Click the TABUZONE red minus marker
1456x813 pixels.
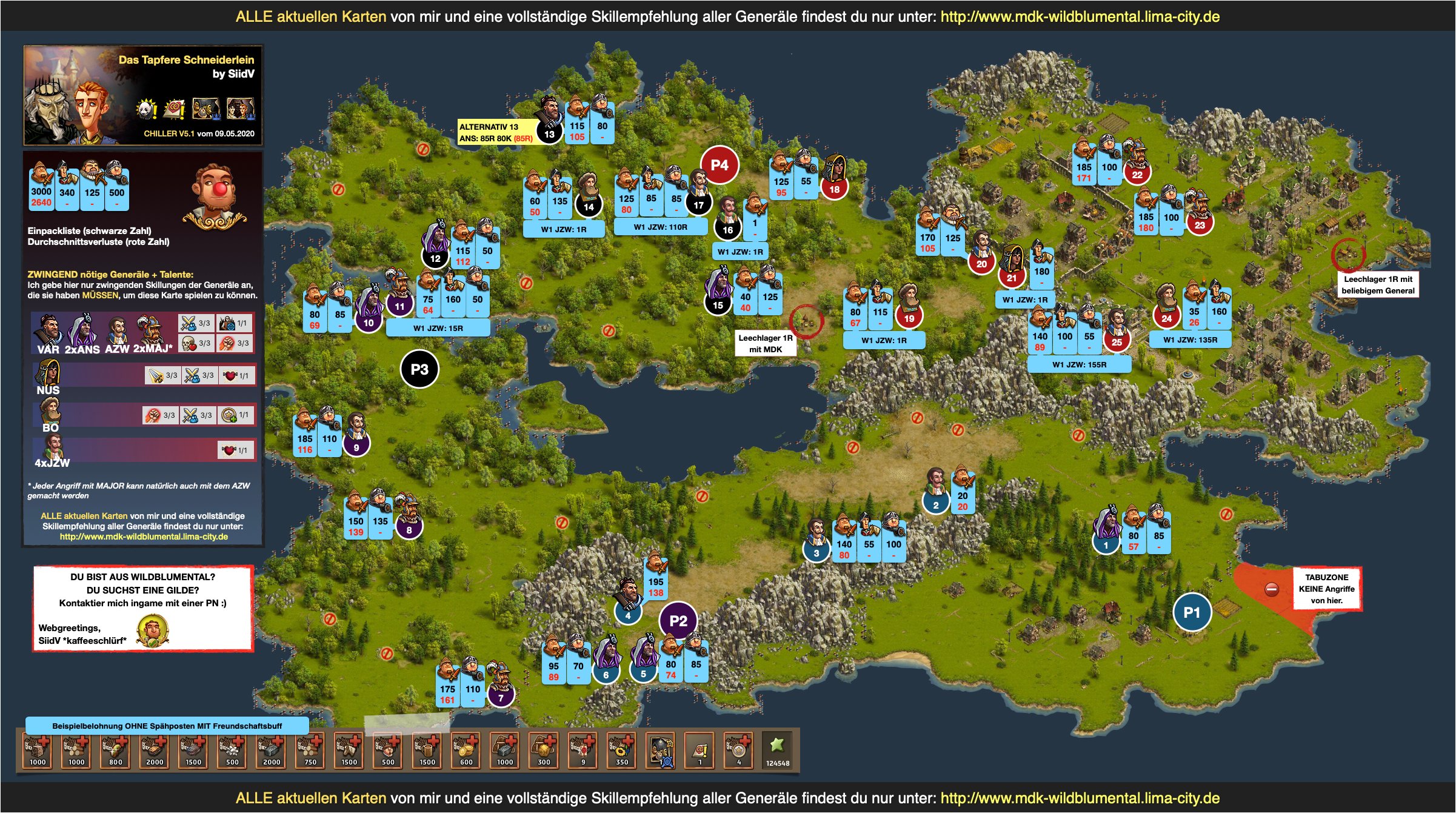[x=1272, y=589]
